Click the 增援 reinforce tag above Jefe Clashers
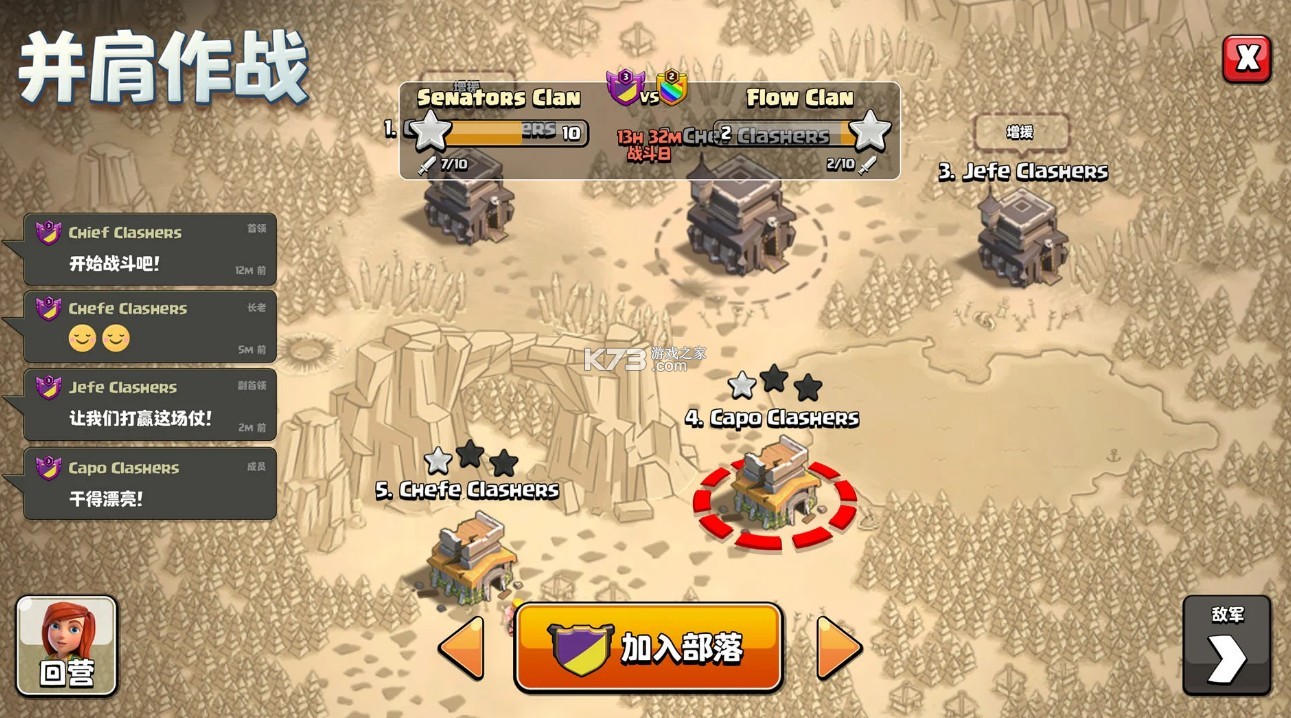The image size is (1291, 718). tap(1020, 132)
